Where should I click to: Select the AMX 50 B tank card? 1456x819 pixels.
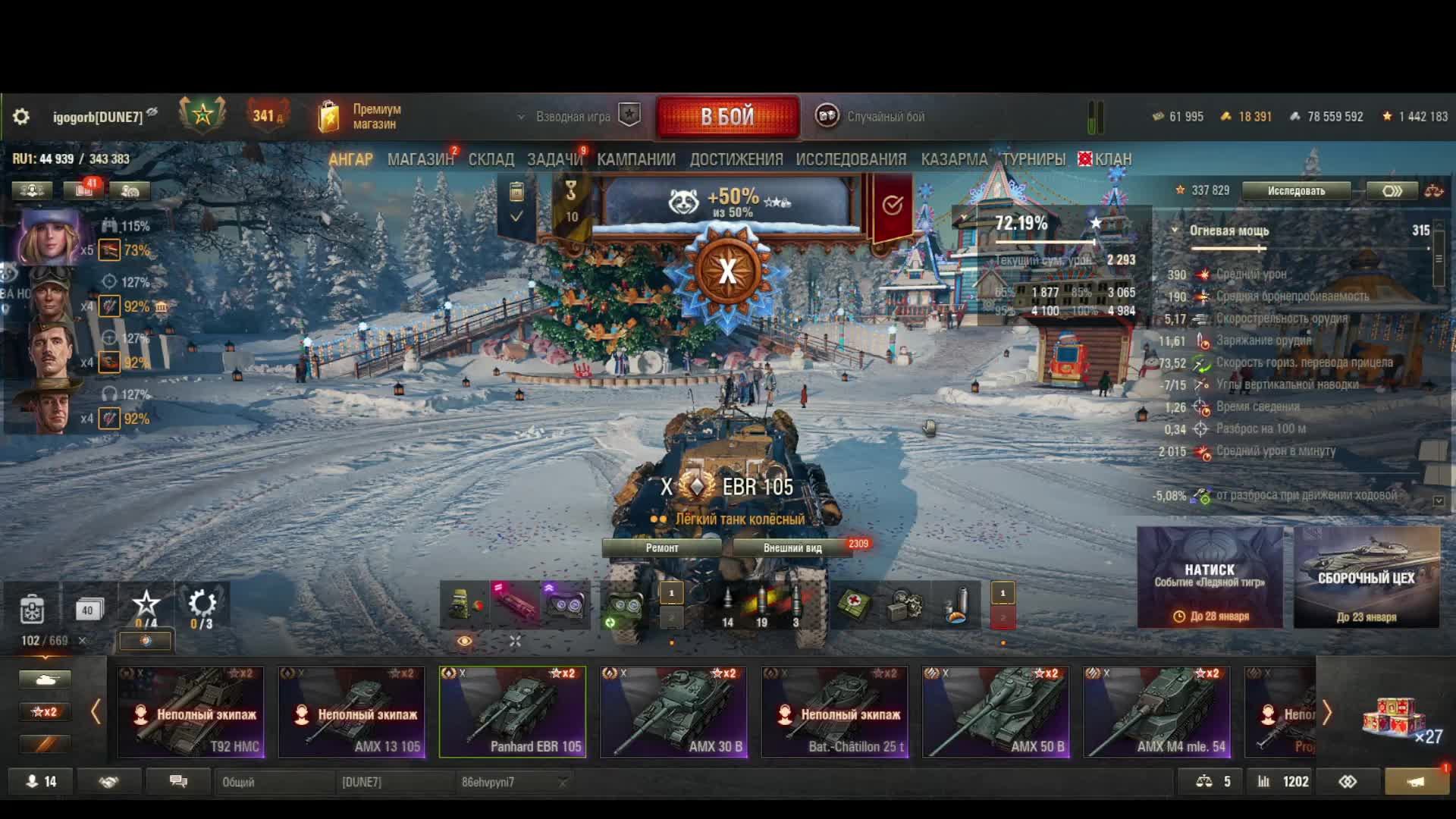pos(996,712)
